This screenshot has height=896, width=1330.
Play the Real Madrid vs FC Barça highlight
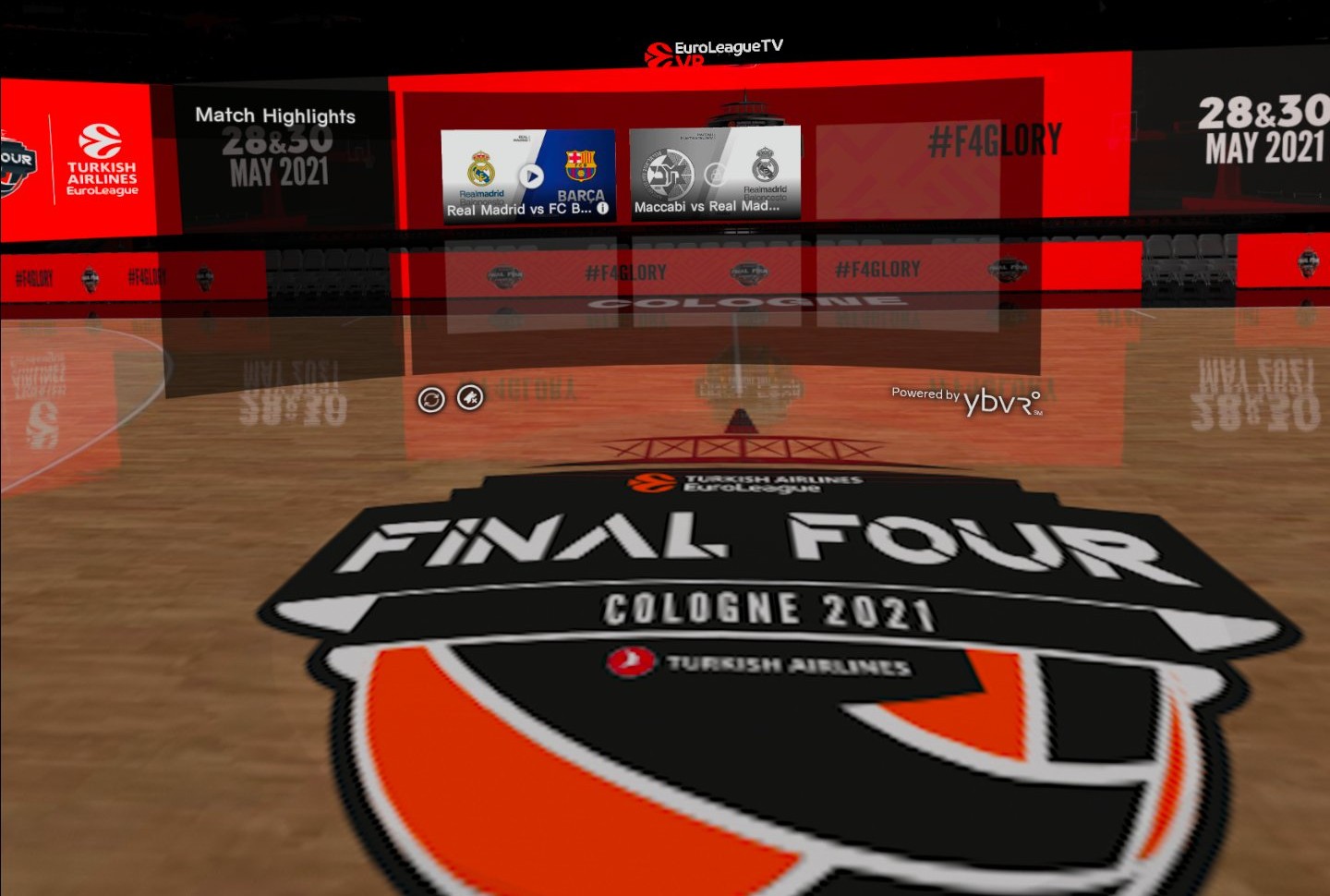point(530,176)
